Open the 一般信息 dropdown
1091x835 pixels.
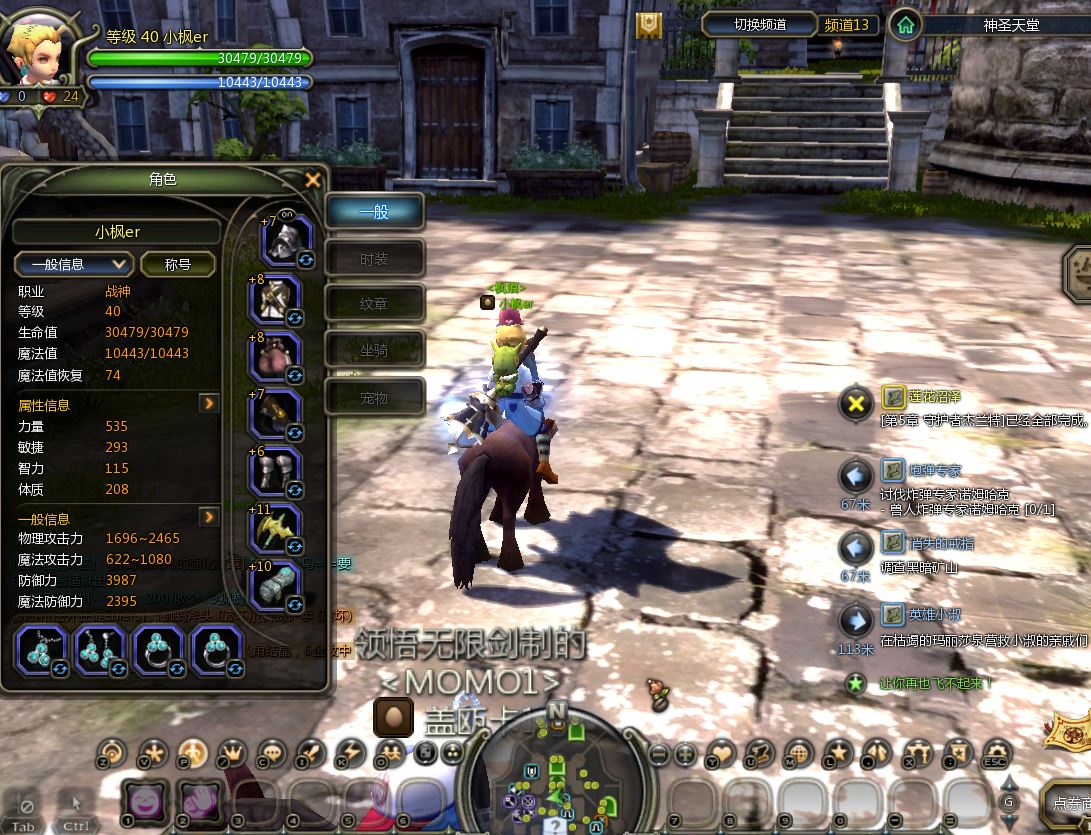coord(74,264)
